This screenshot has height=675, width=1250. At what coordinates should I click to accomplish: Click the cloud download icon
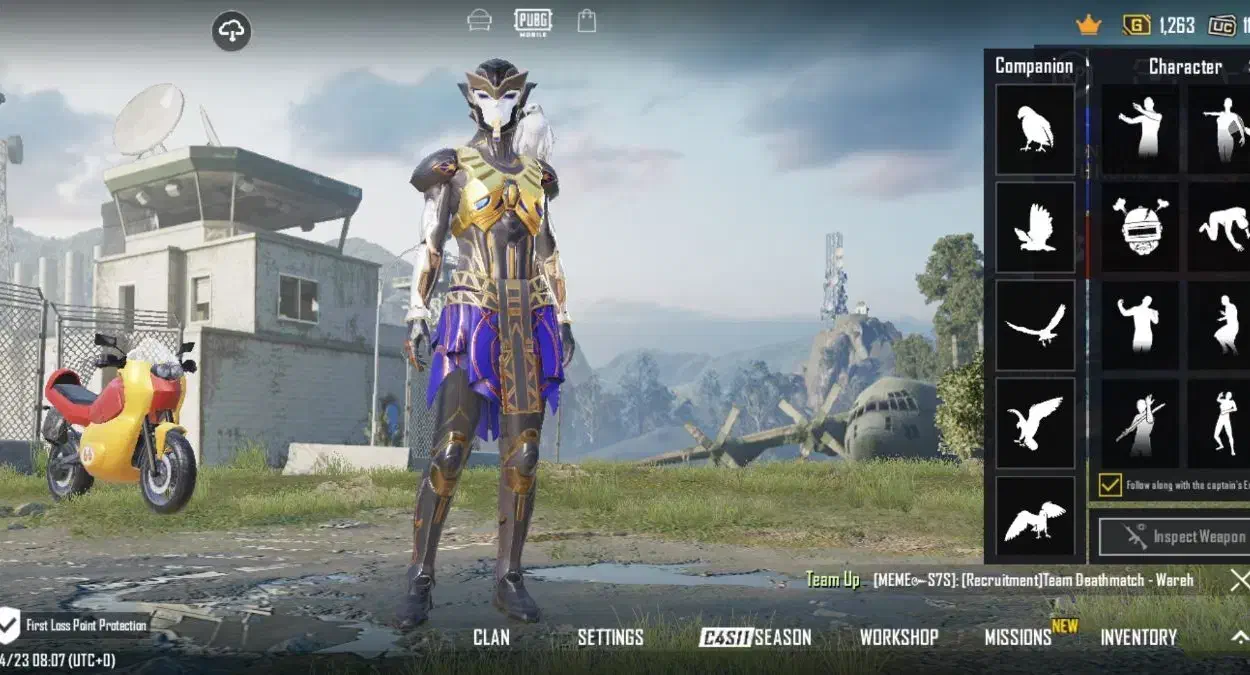(231, 32)
